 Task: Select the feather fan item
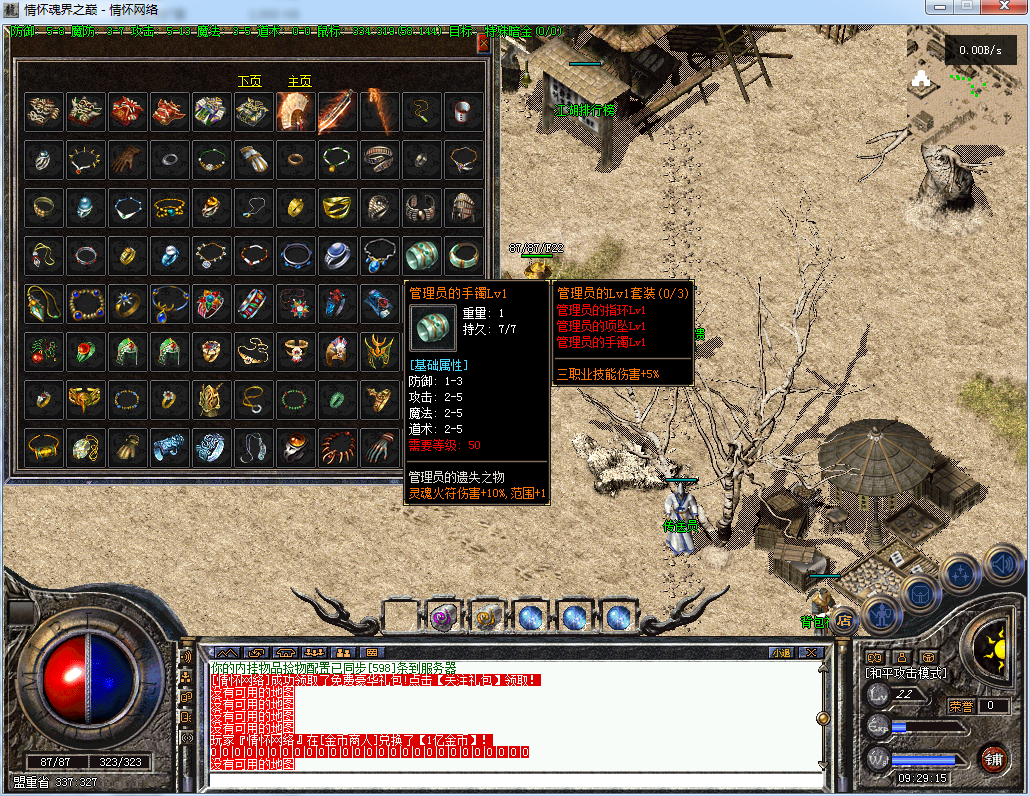click(296, 113)
